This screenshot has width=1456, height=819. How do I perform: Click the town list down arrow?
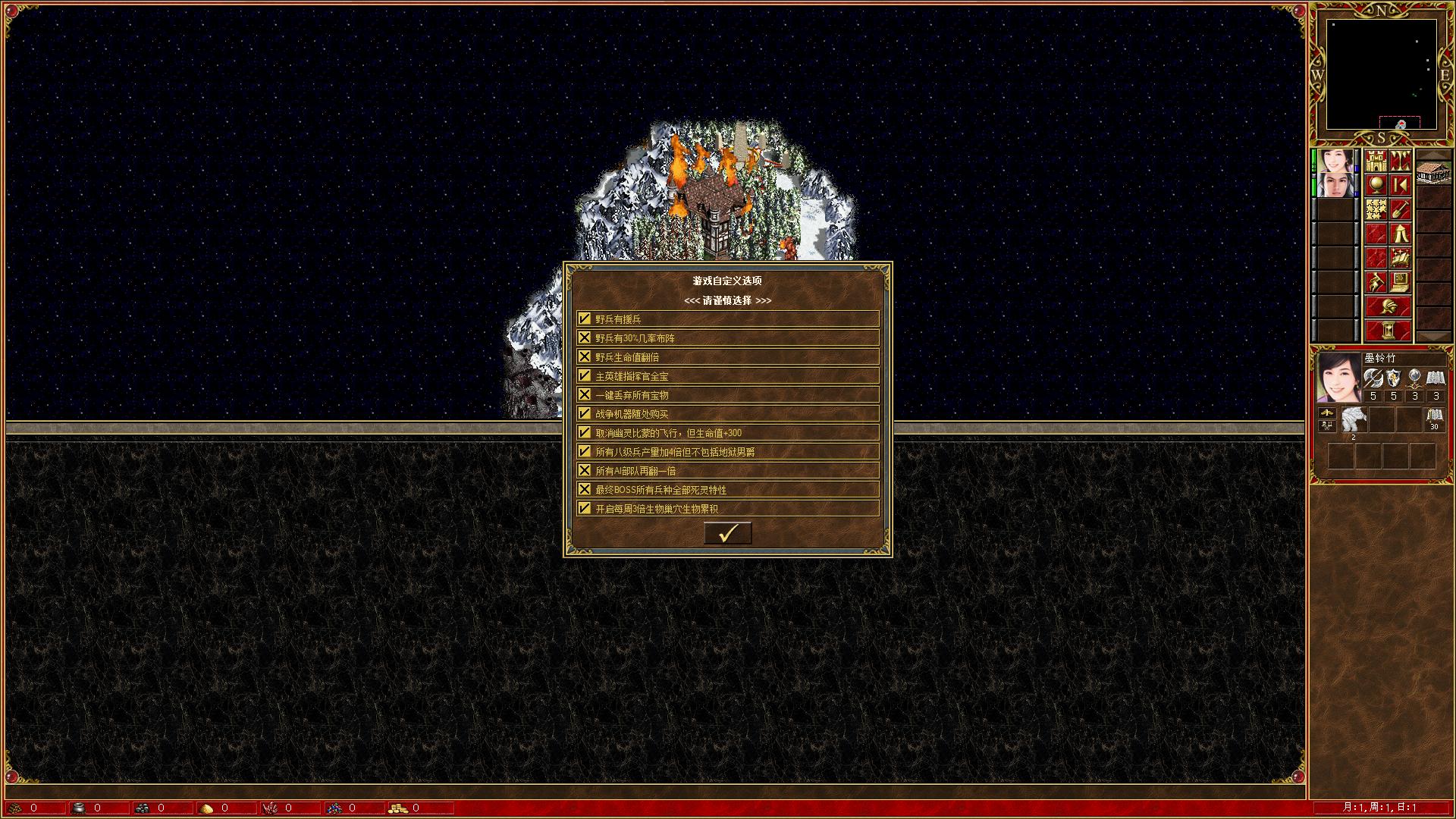(1434, 335)
